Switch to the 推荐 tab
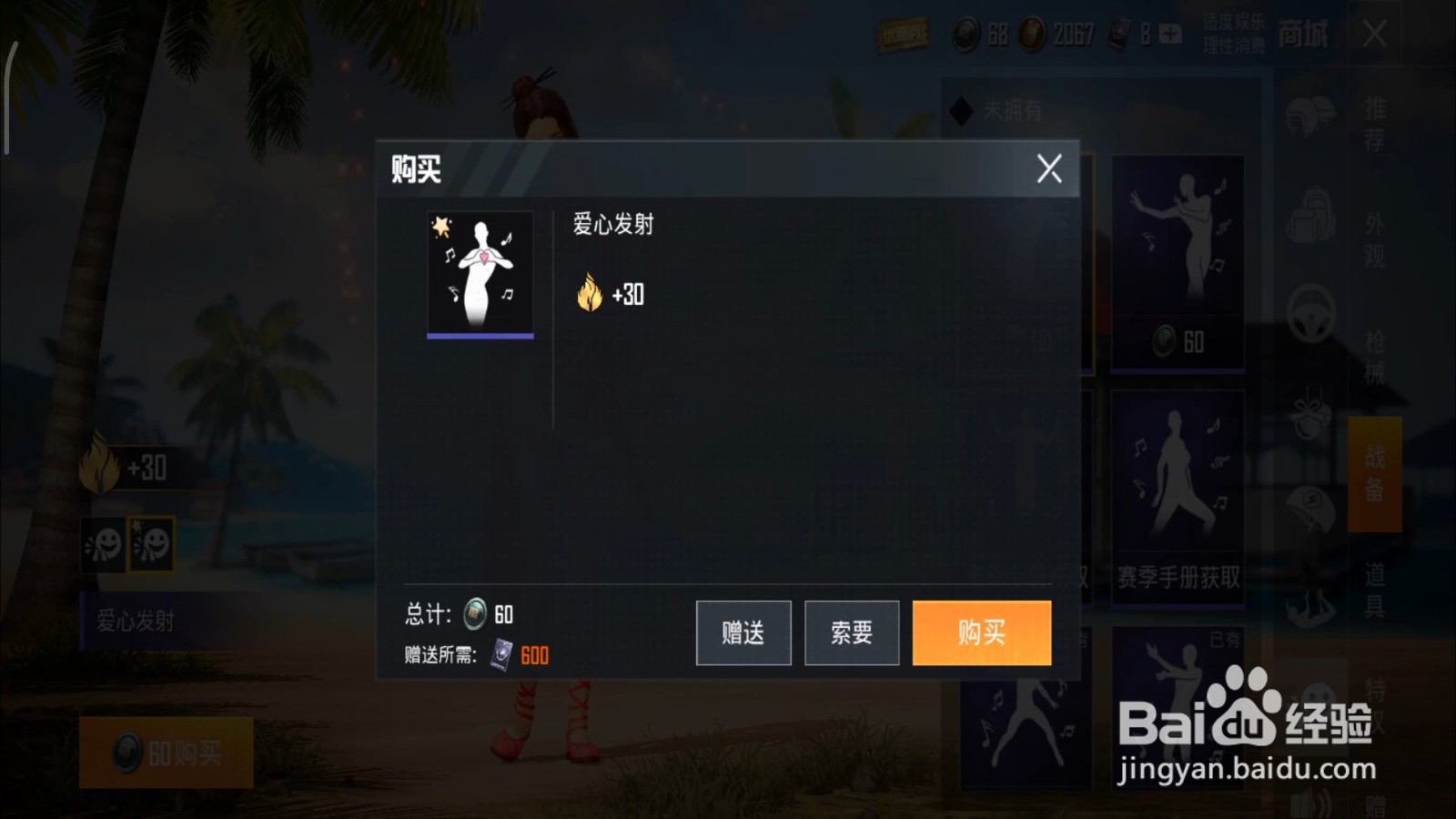The height and width of the screenshot is (819, 1456). pos(1374,118)
